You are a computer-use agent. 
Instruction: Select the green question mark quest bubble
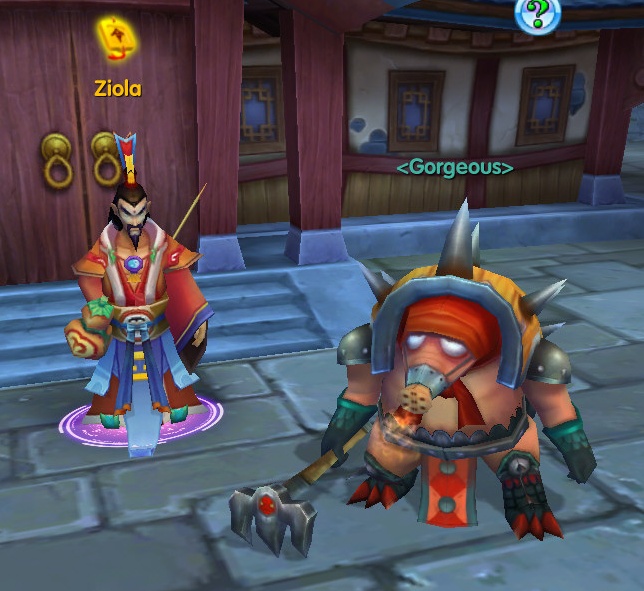pos(537,13)
